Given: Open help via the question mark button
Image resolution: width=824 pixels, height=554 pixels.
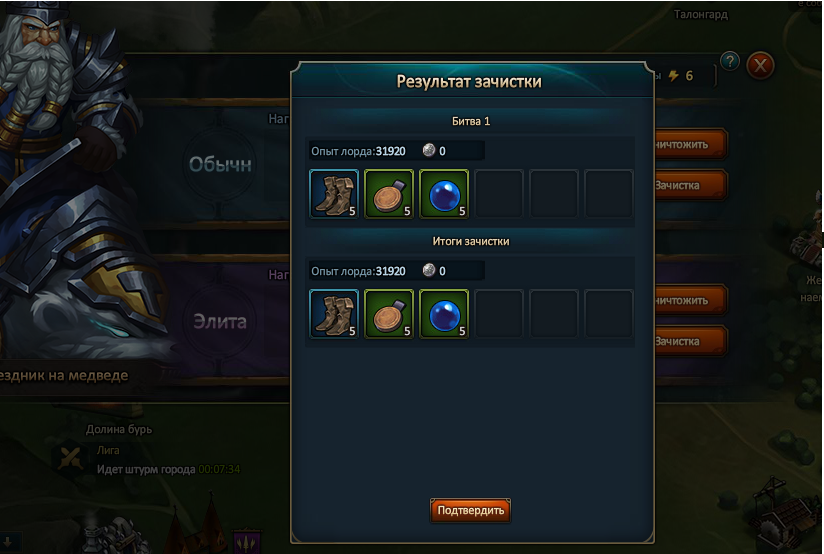Looking at the screenshot, I should click(730, 61).
